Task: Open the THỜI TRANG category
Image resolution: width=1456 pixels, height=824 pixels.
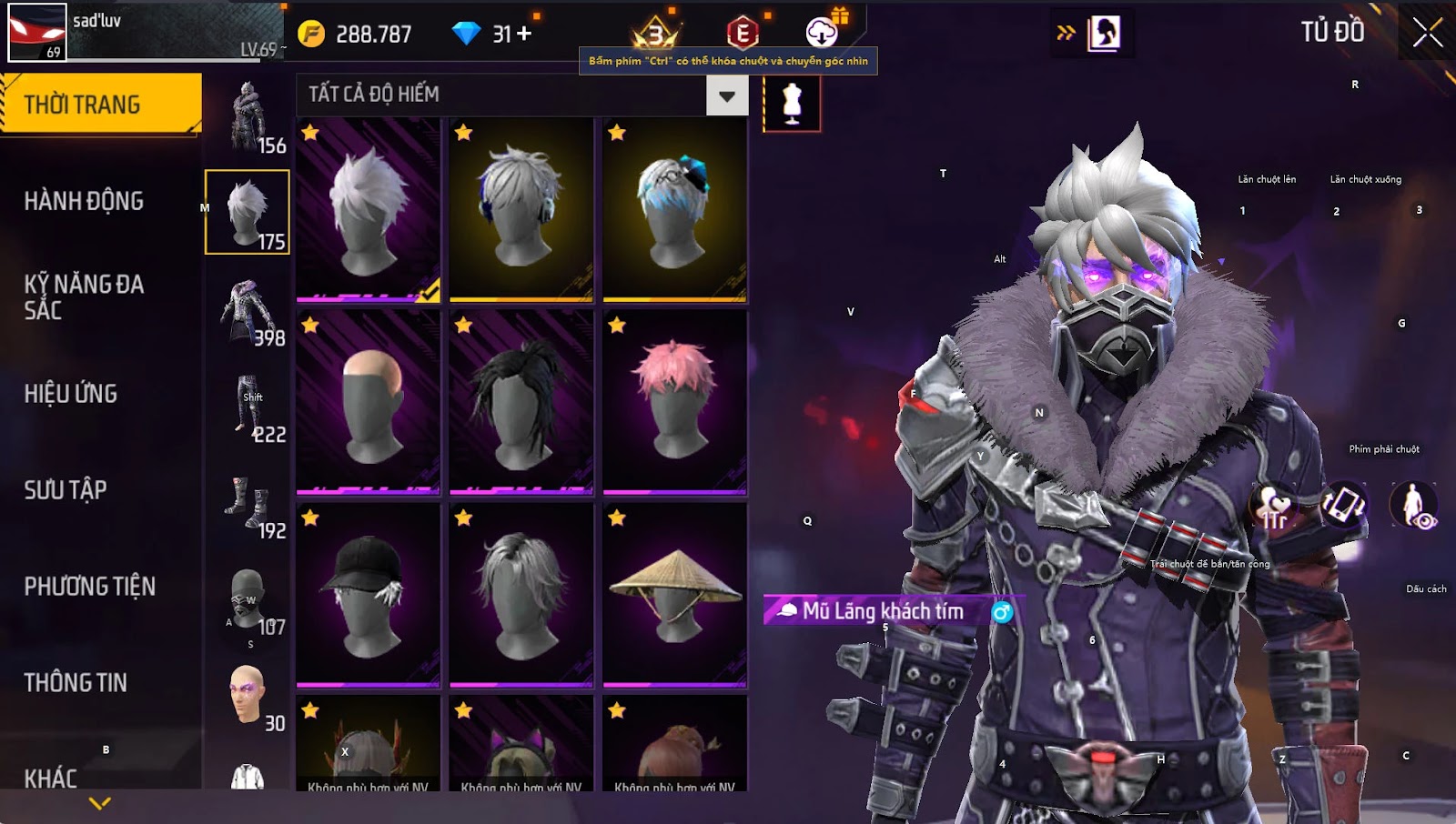Action: 100,104
